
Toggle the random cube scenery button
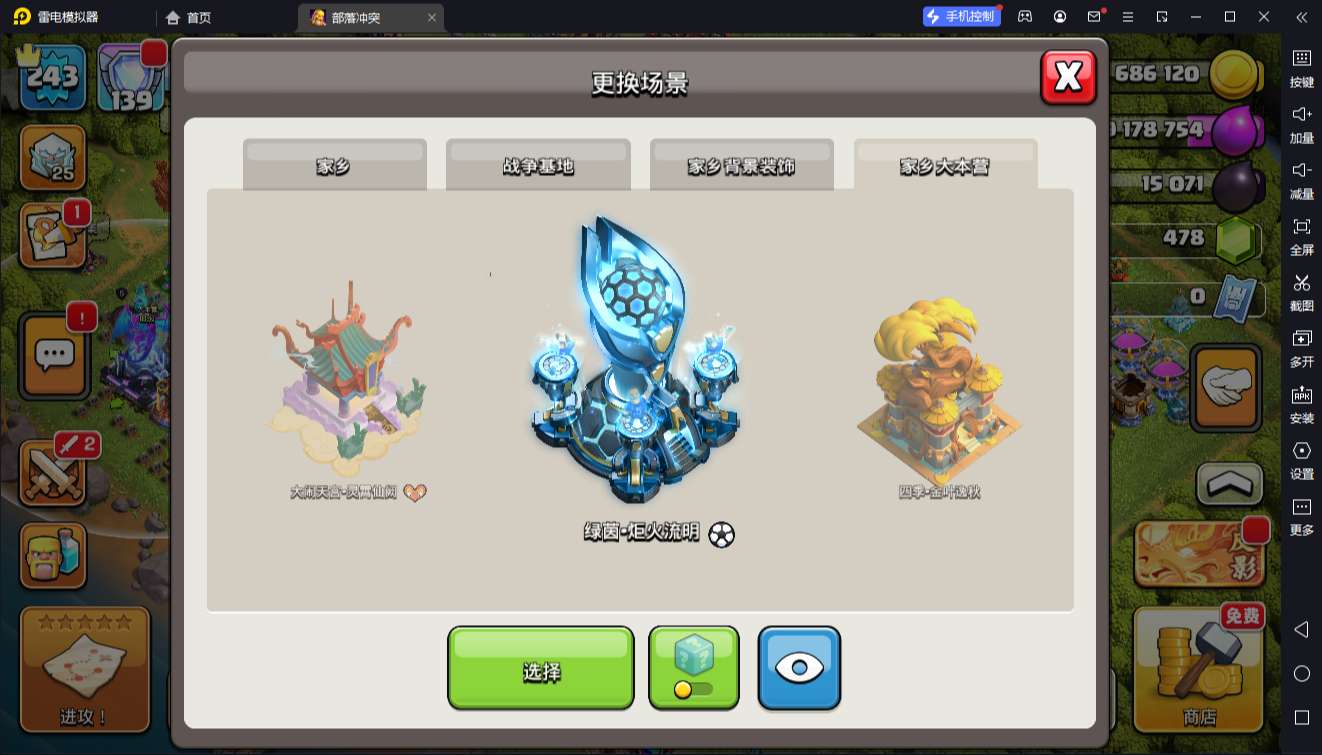click(694, 667)
